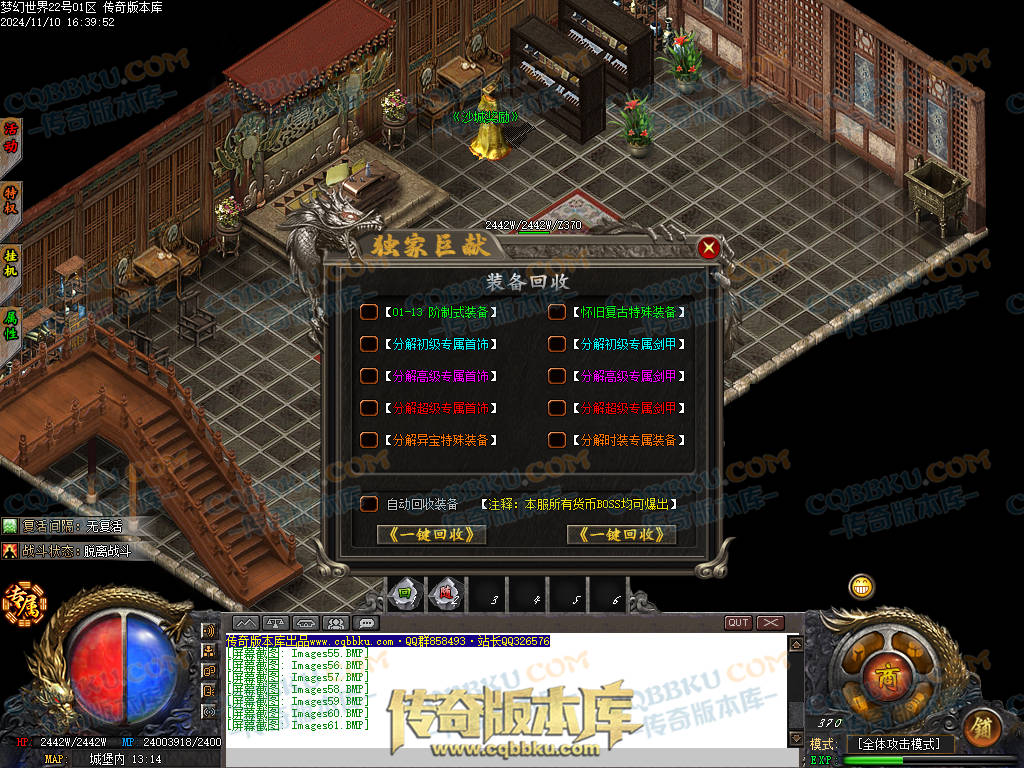Open the 挂机 auto-play side tab
Screen dimensions: 1024x768
click(11, 262)
